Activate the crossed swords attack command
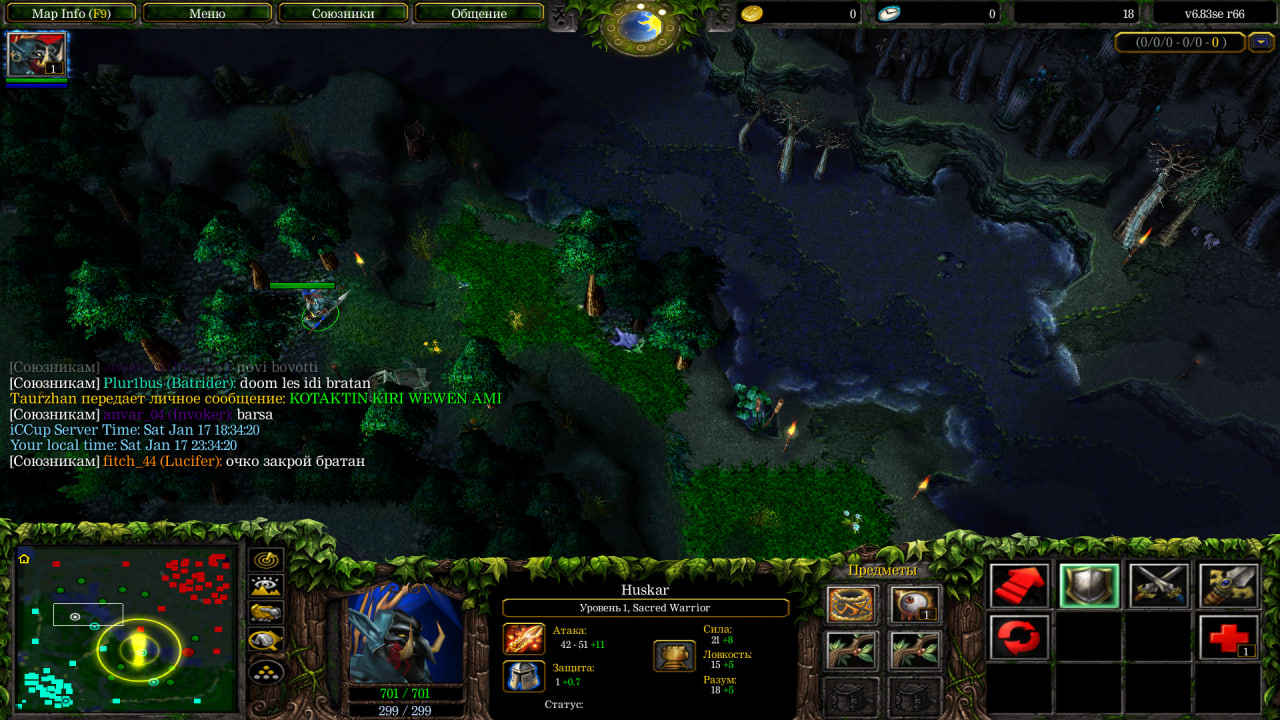The width and height of the screenshot is (1280, 720). pos(1158,585)
